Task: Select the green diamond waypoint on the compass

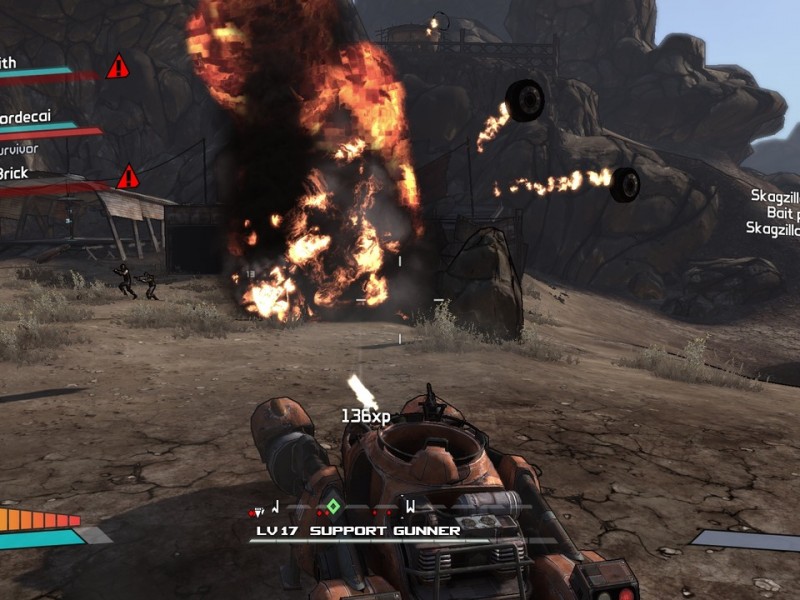Action: coord(334,506)
